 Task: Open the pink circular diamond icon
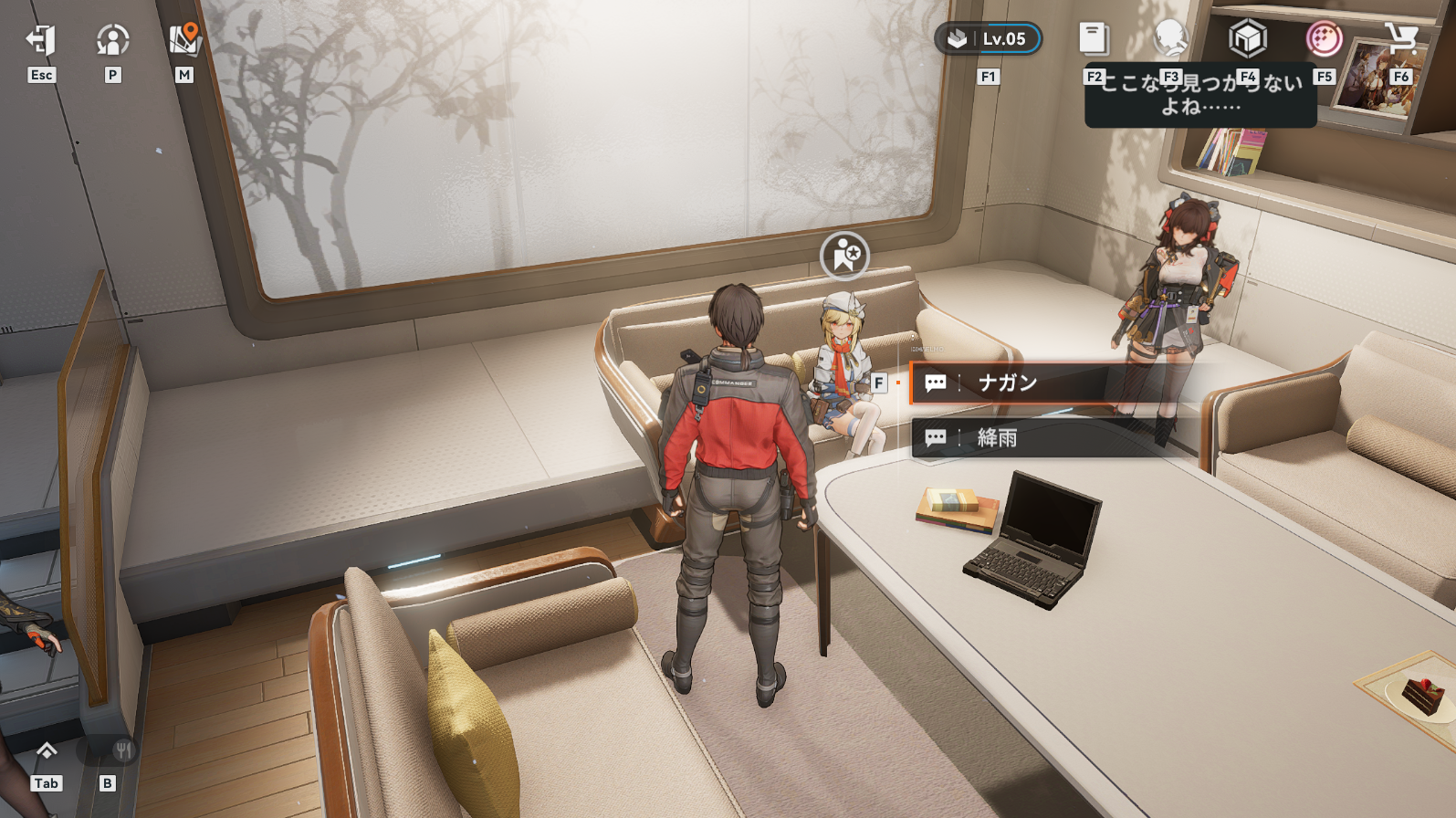(x=1324, y=39)
